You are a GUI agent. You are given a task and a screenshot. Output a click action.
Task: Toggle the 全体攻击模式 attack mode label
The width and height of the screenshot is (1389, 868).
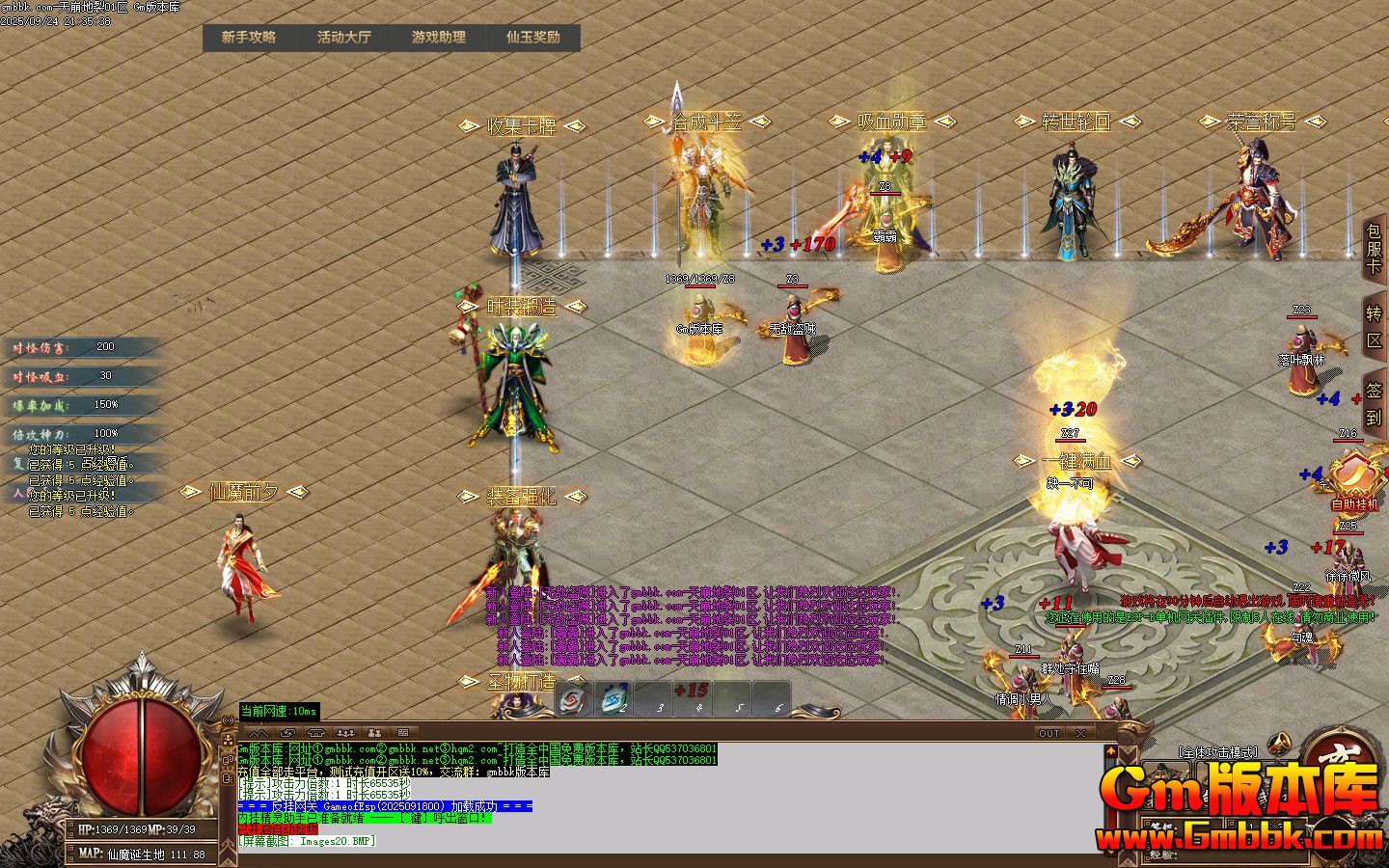coord(1219,751)
